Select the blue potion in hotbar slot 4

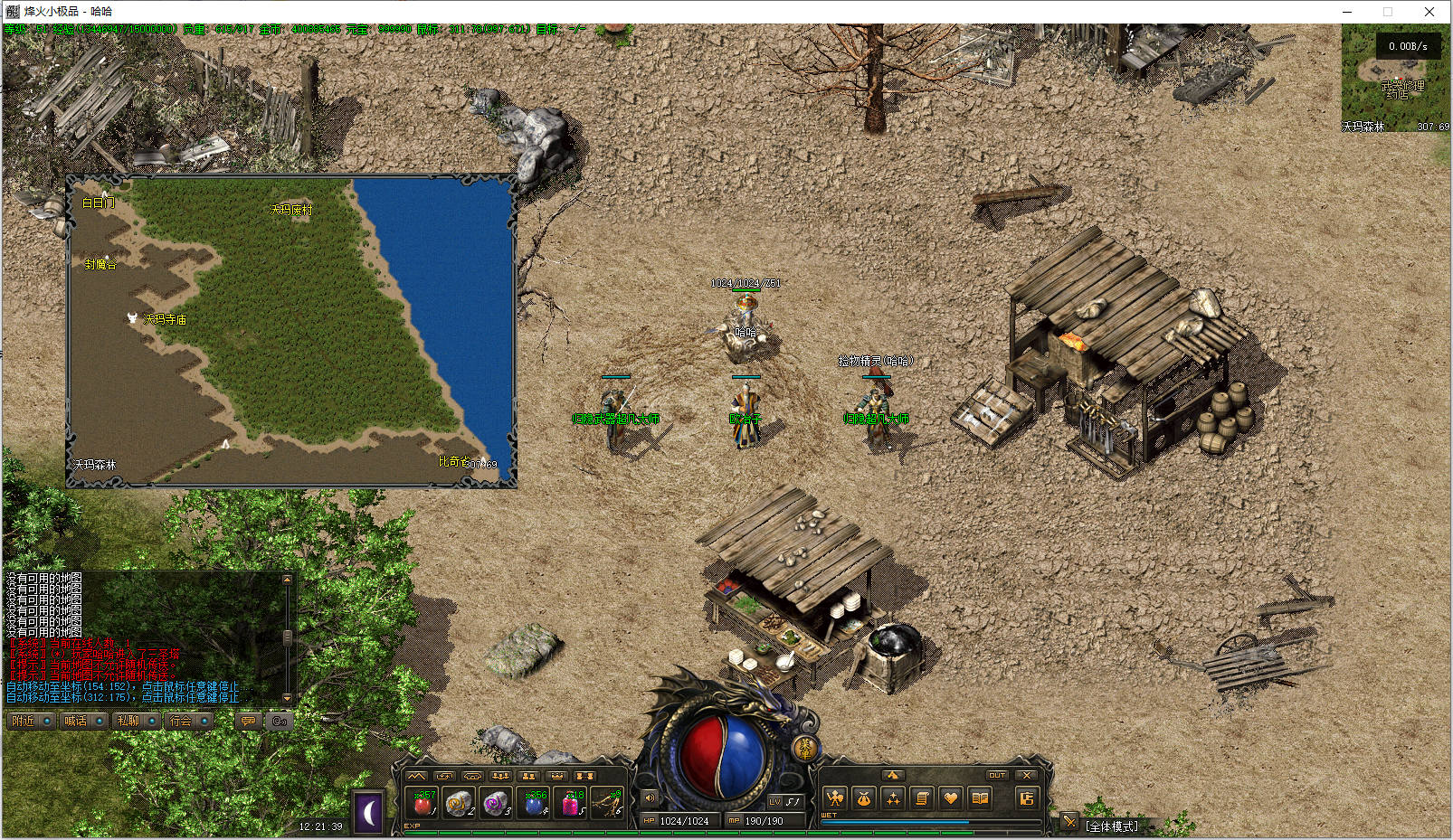tap(536, 803)
